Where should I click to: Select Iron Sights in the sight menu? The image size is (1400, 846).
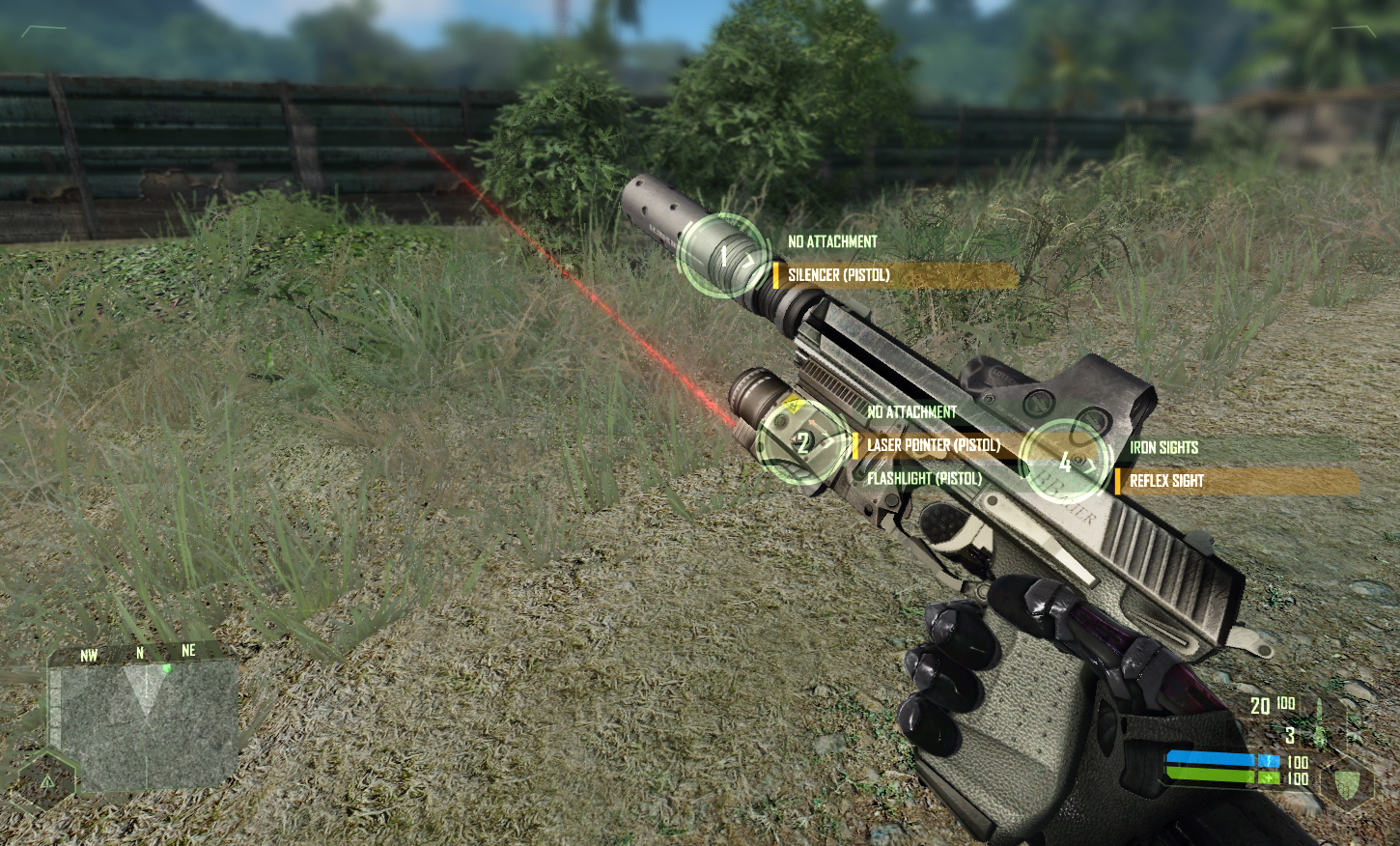[x=1163, y=447]
